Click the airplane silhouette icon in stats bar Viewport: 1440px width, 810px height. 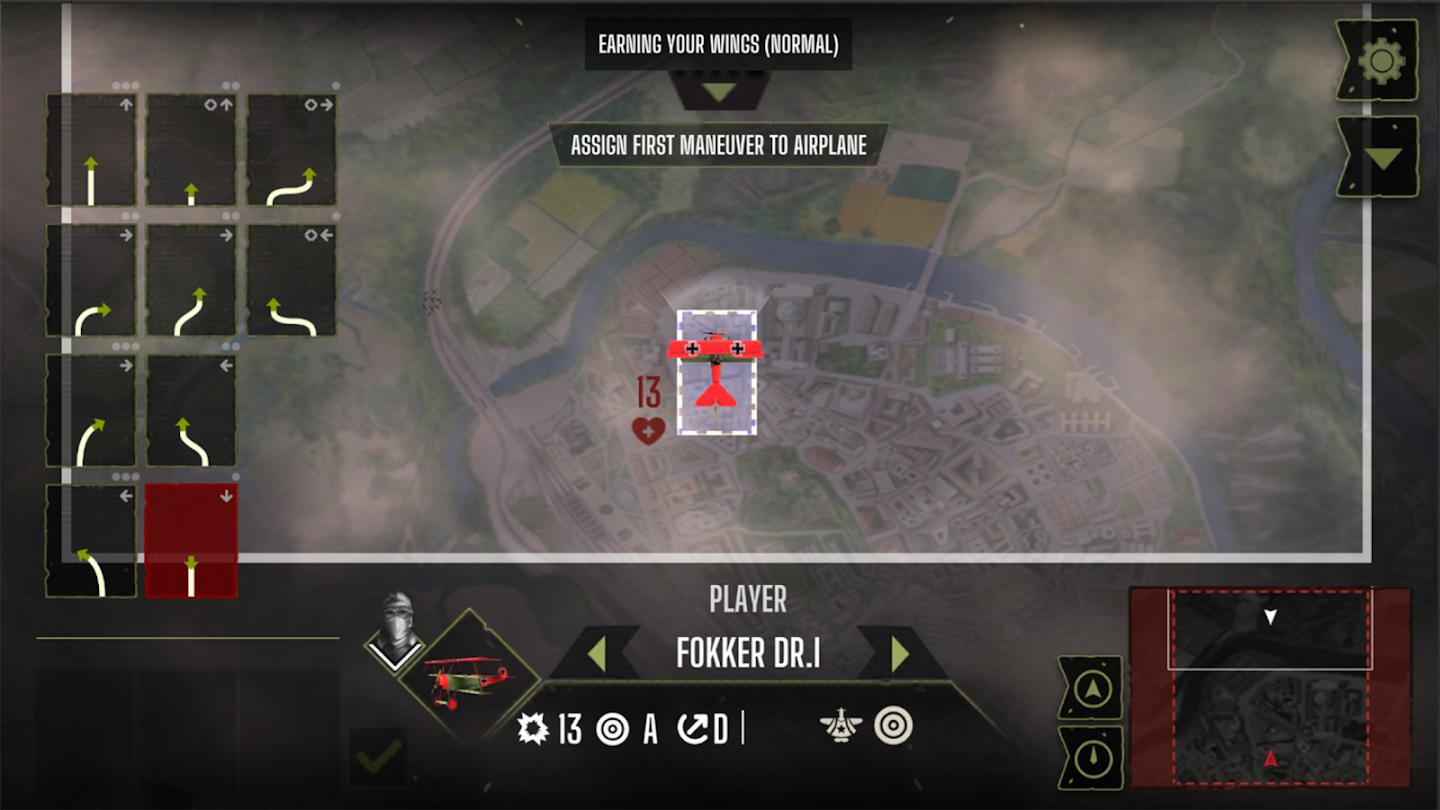(841, 726)
